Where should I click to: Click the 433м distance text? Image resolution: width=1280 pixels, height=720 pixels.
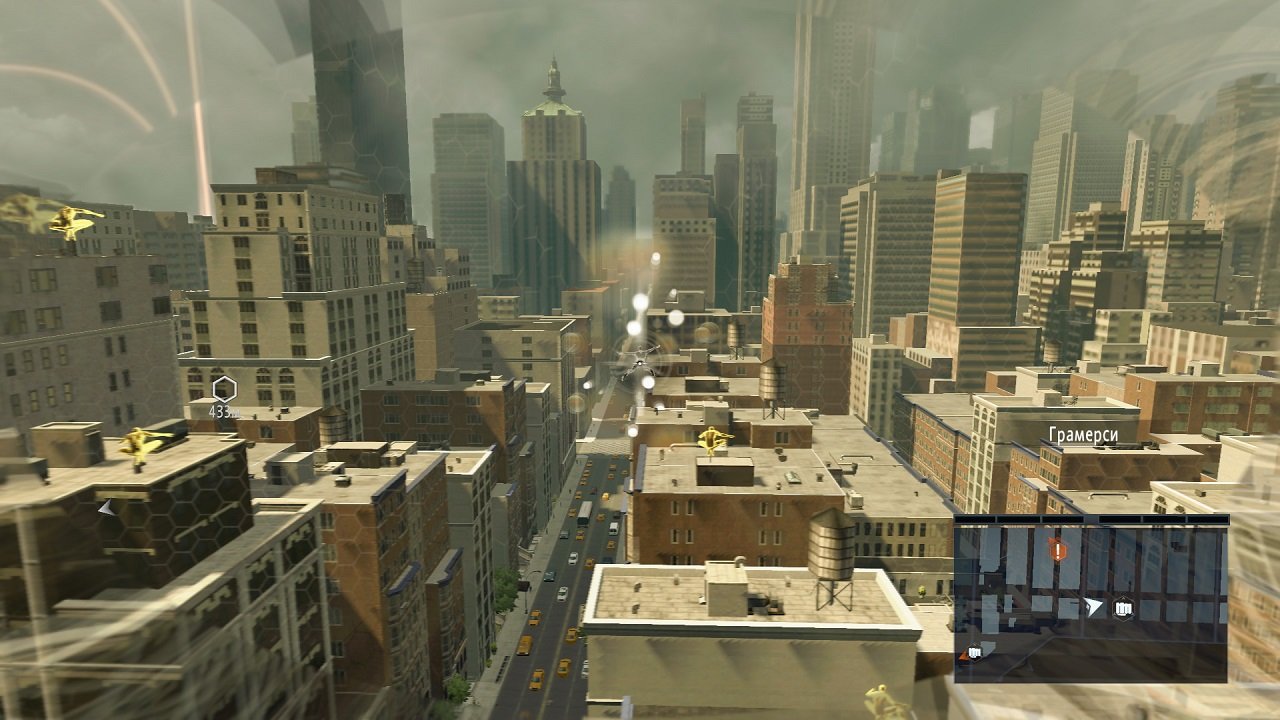tap(225, 410)
